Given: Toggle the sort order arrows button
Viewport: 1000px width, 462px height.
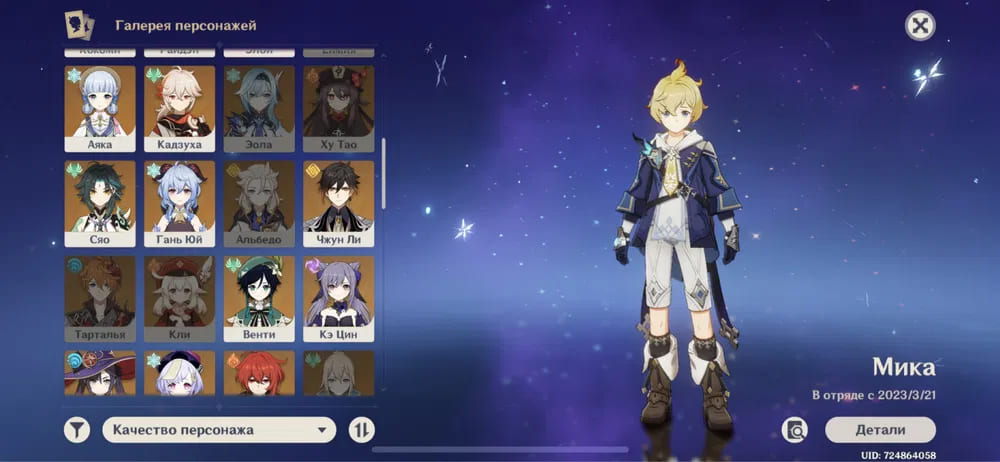Looking at the screenshot, I should (x=362, y=430).
